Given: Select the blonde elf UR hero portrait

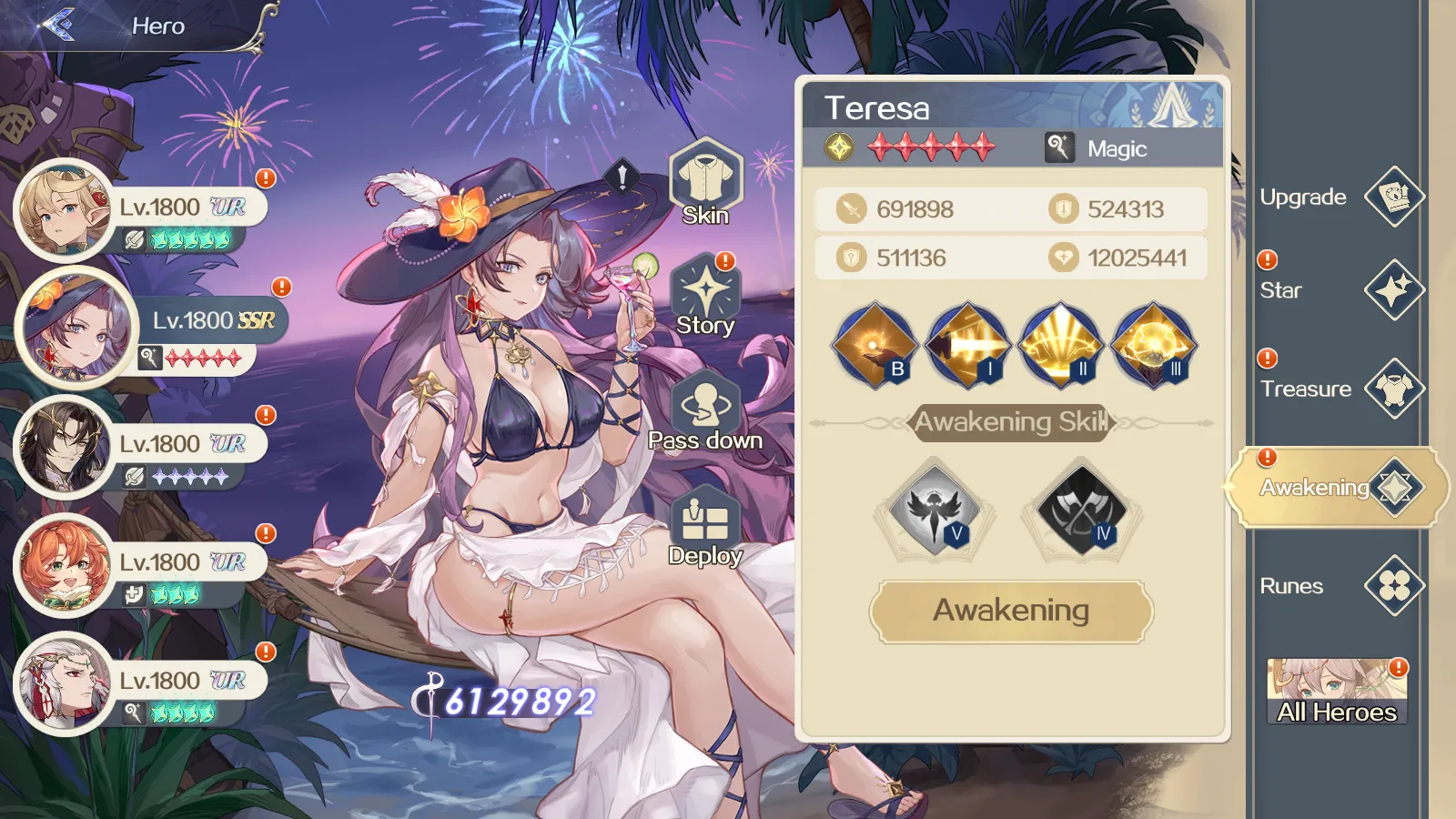Looking at the screenshot, I should (62, 210).
